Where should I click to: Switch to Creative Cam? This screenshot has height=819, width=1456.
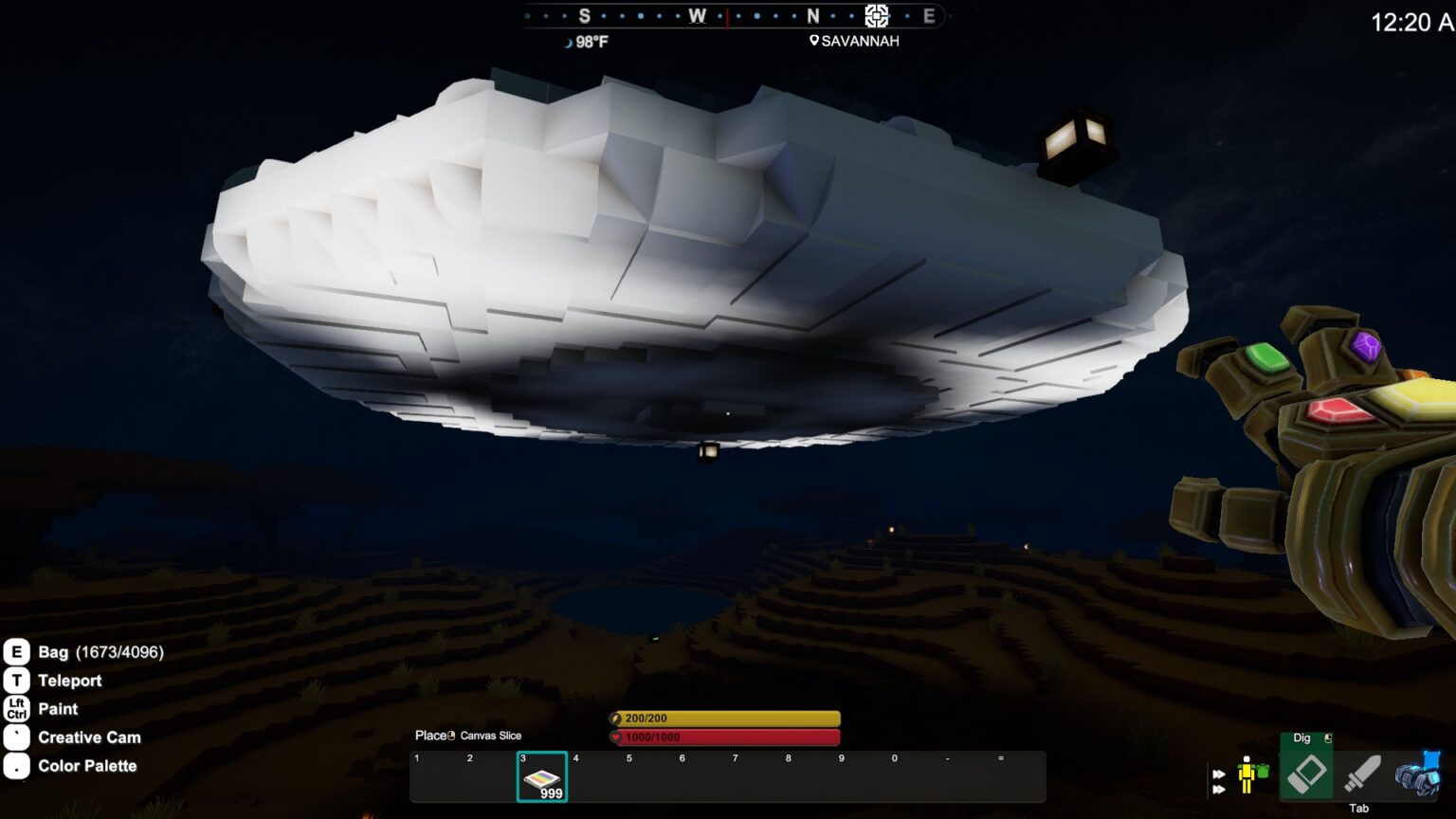coord(89,737)
